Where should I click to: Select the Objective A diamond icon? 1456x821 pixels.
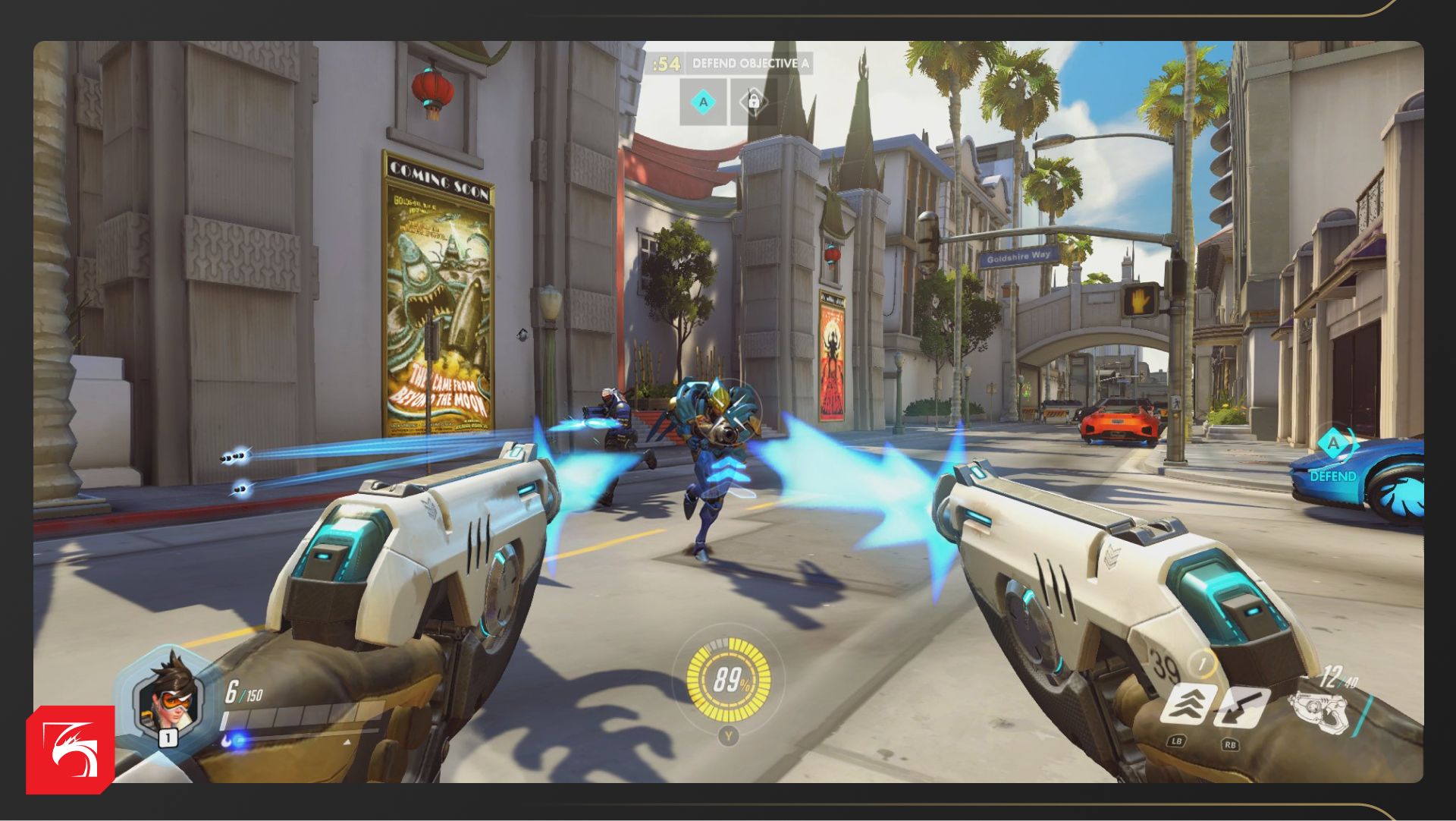click(703, 102)
